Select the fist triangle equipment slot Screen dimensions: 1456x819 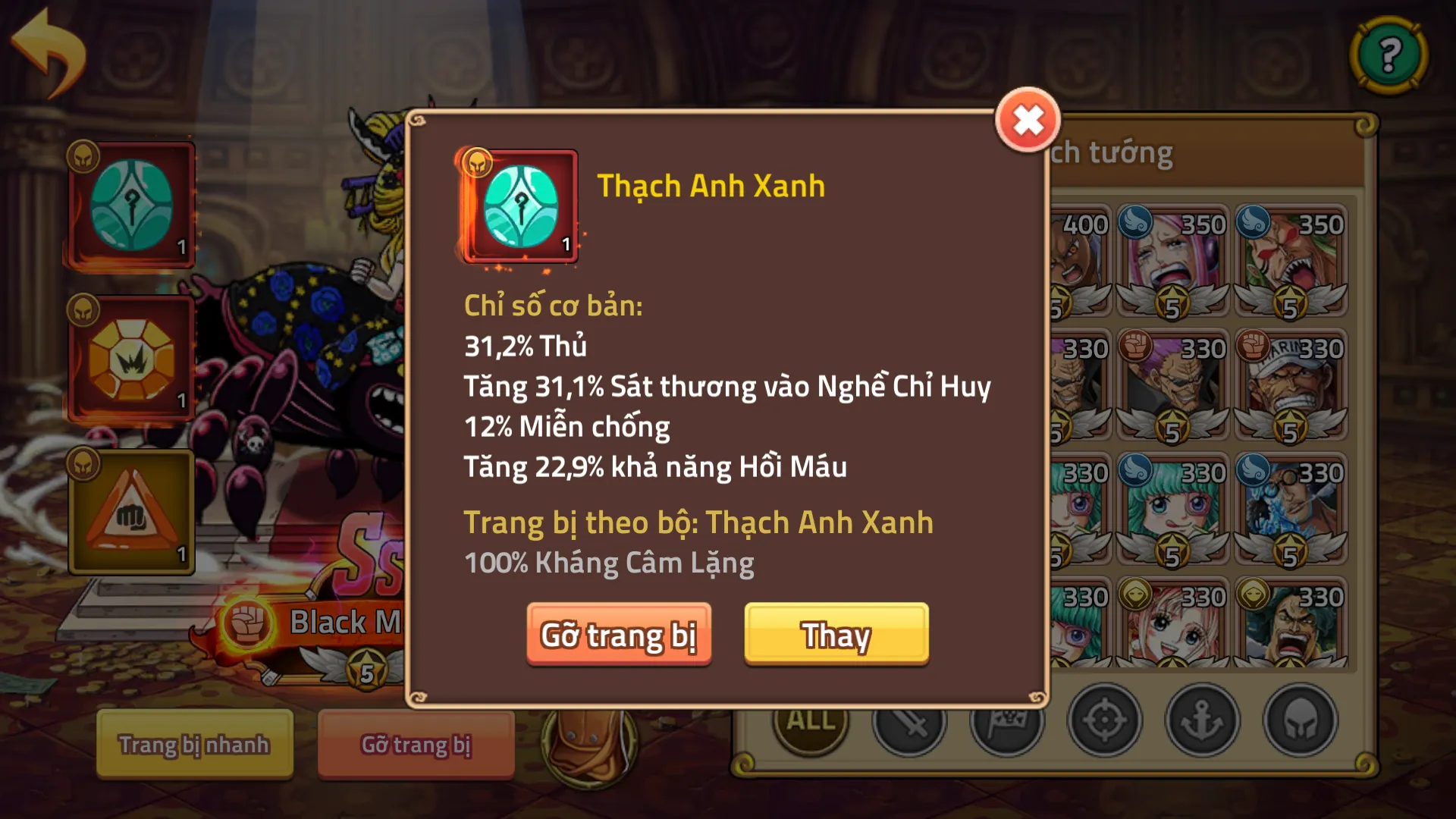[x=129, y=512]
